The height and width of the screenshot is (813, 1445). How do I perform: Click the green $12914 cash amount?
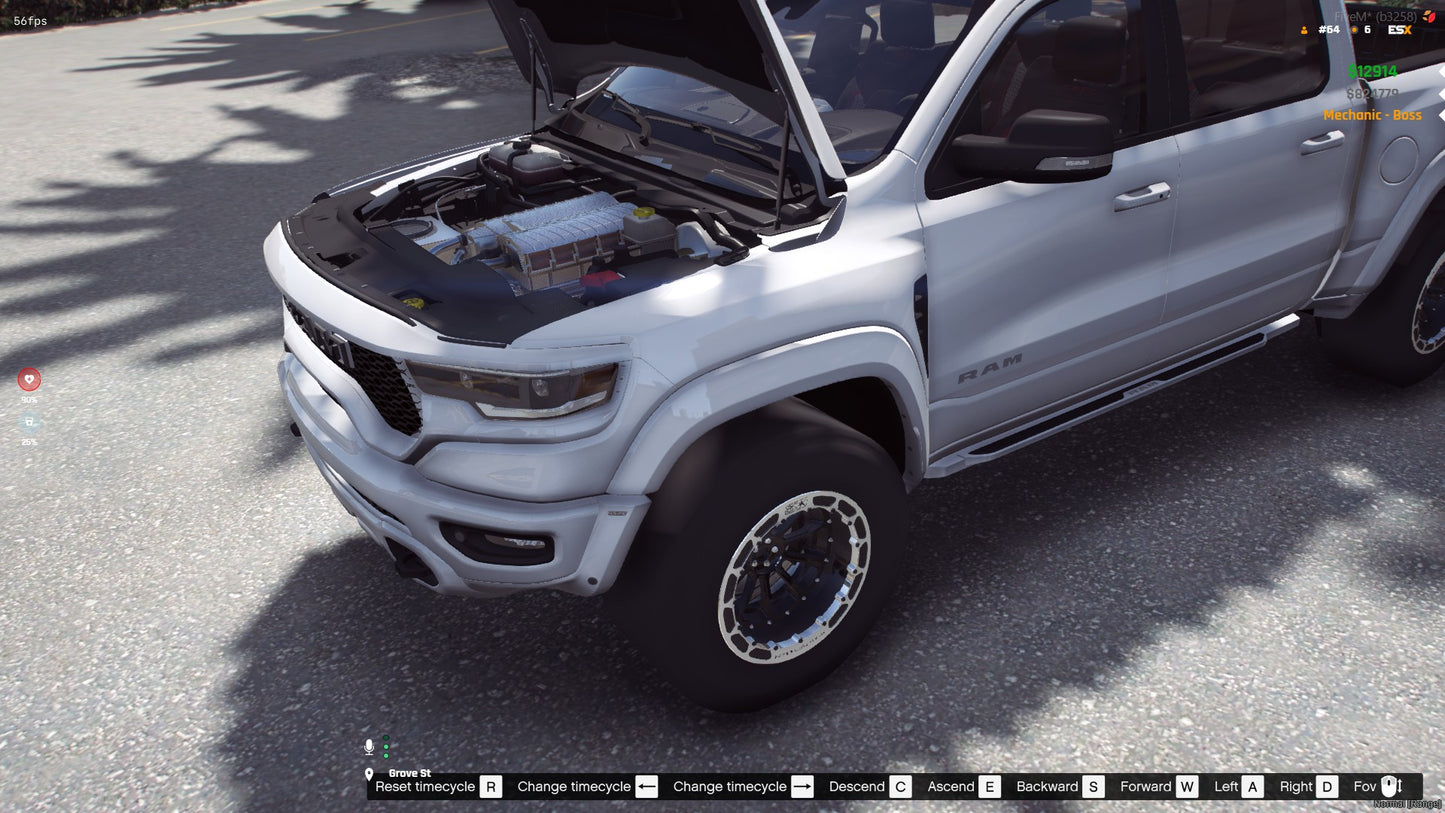(x=1374, y=71)
